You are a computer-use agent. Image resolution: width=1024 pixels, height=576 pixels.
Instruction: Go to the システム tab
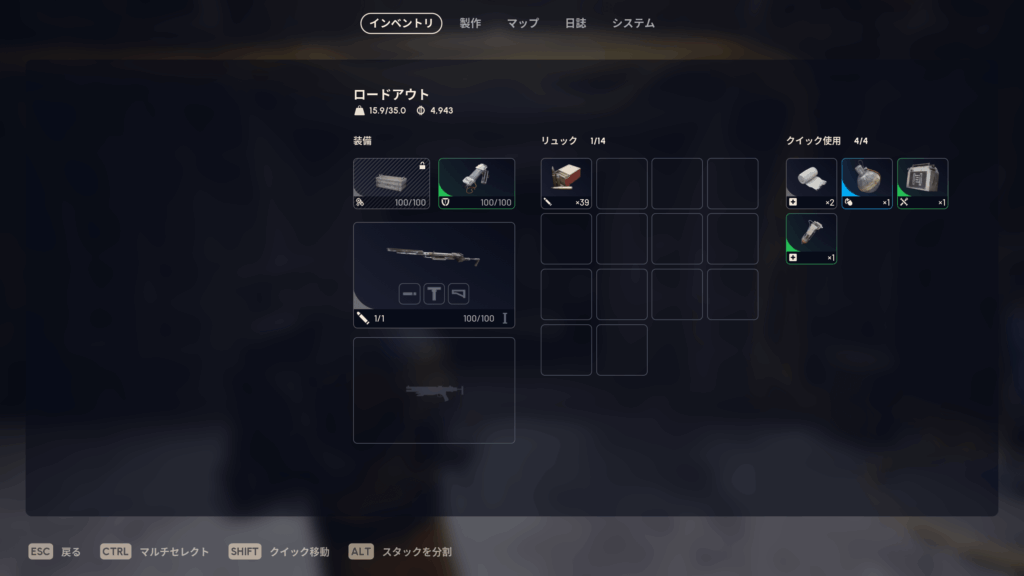(x=633, y=23)
